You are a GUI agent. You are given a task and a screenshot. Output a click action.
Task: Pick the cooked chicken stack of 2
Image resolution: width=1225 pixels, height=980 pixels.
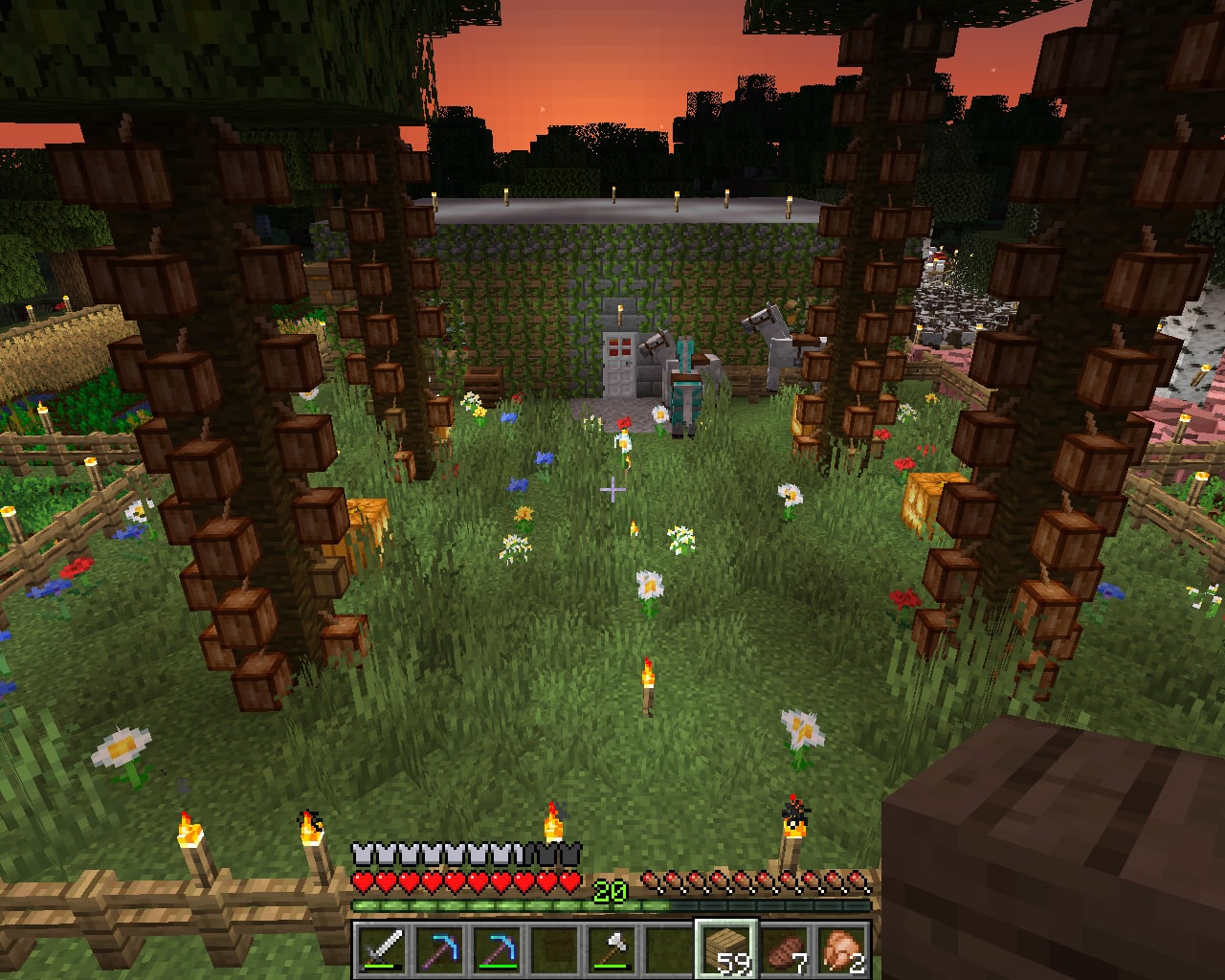pos(841,949)
